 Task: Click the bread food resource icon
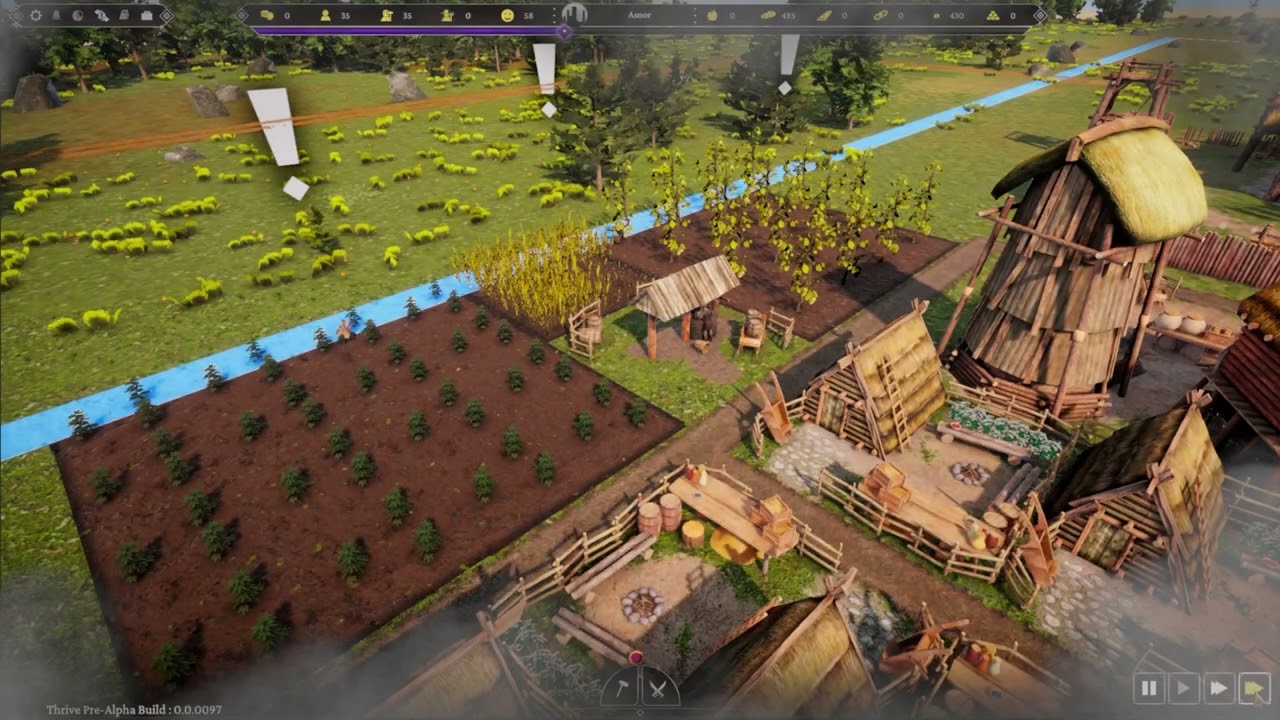point(768,16)
